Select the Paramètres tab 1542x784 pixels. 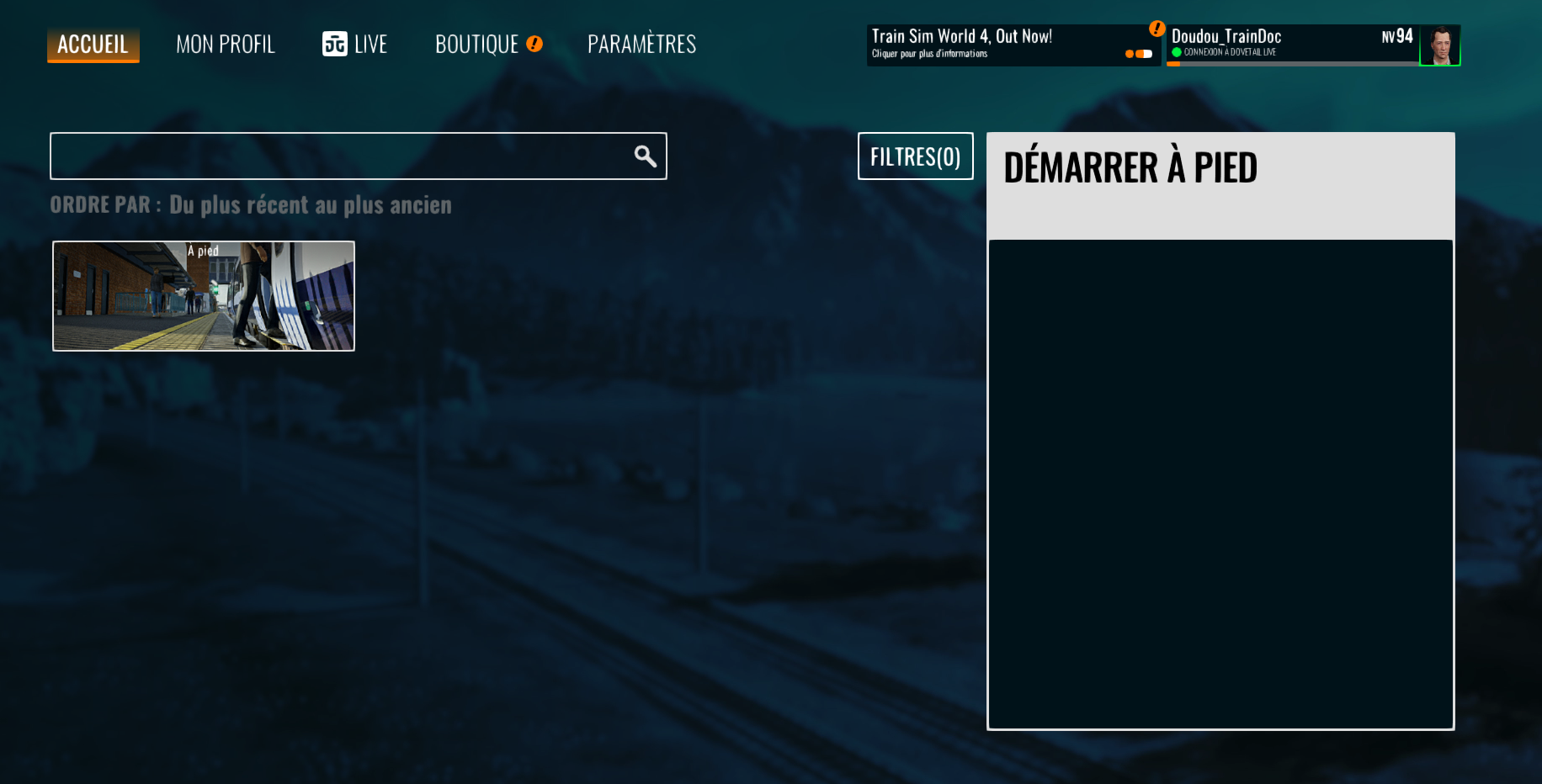click(x=641, y=45)
